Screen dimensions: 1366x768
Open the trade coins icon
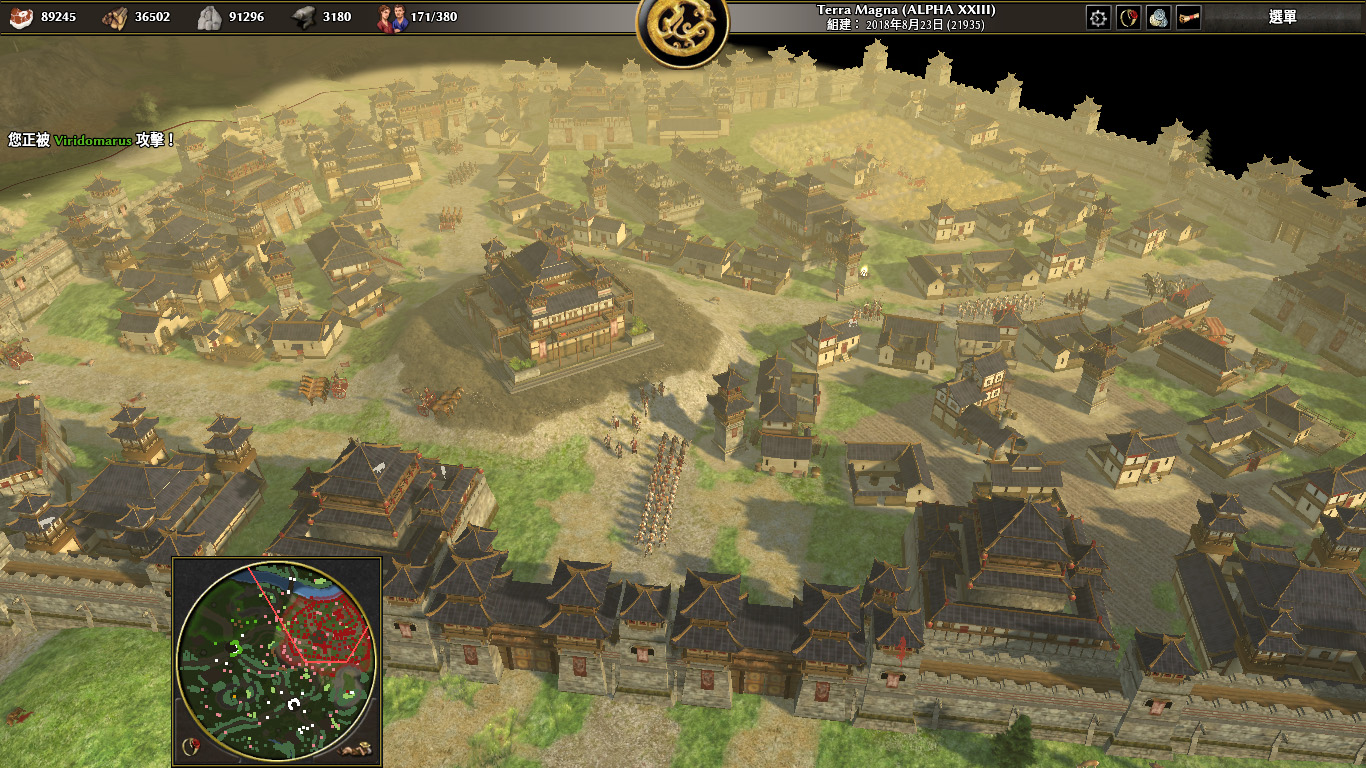[1158, 18]
